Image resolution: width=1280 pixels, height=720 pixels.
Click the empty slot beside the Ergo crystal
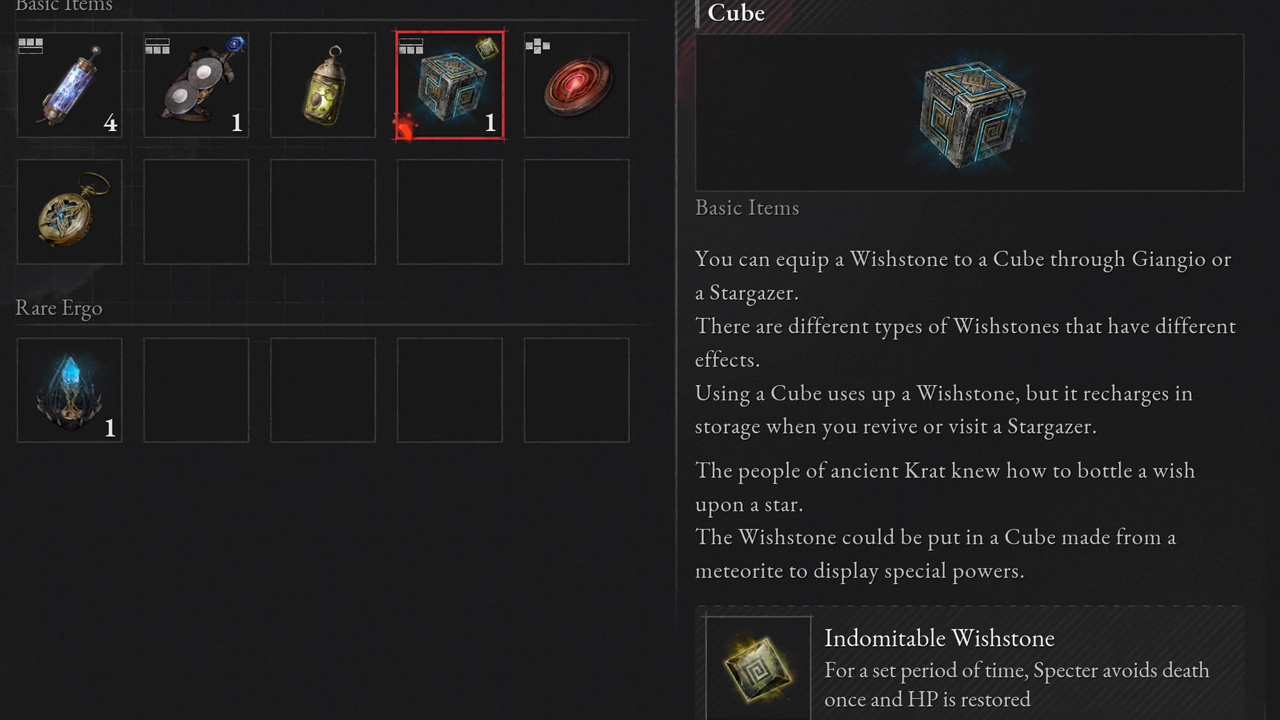pos(196,390)
